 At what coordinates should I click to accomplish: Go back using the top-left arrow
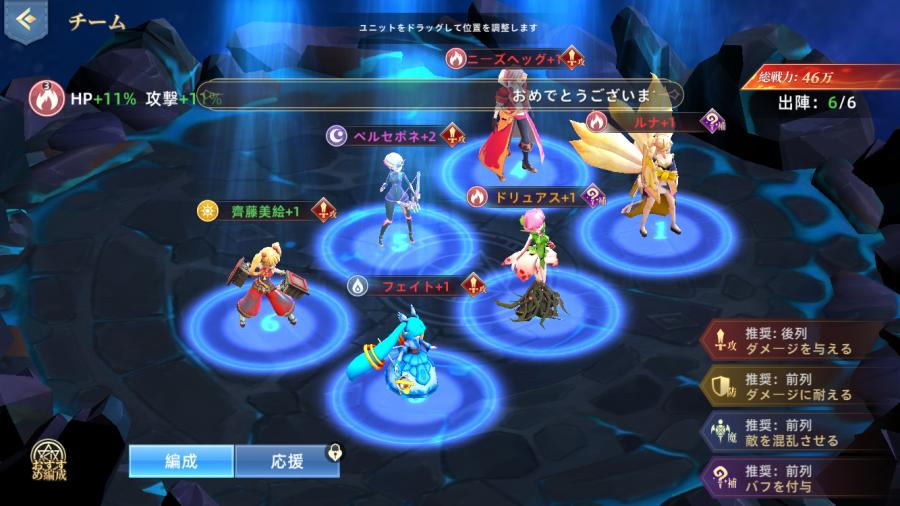click(x=24, y=19)
